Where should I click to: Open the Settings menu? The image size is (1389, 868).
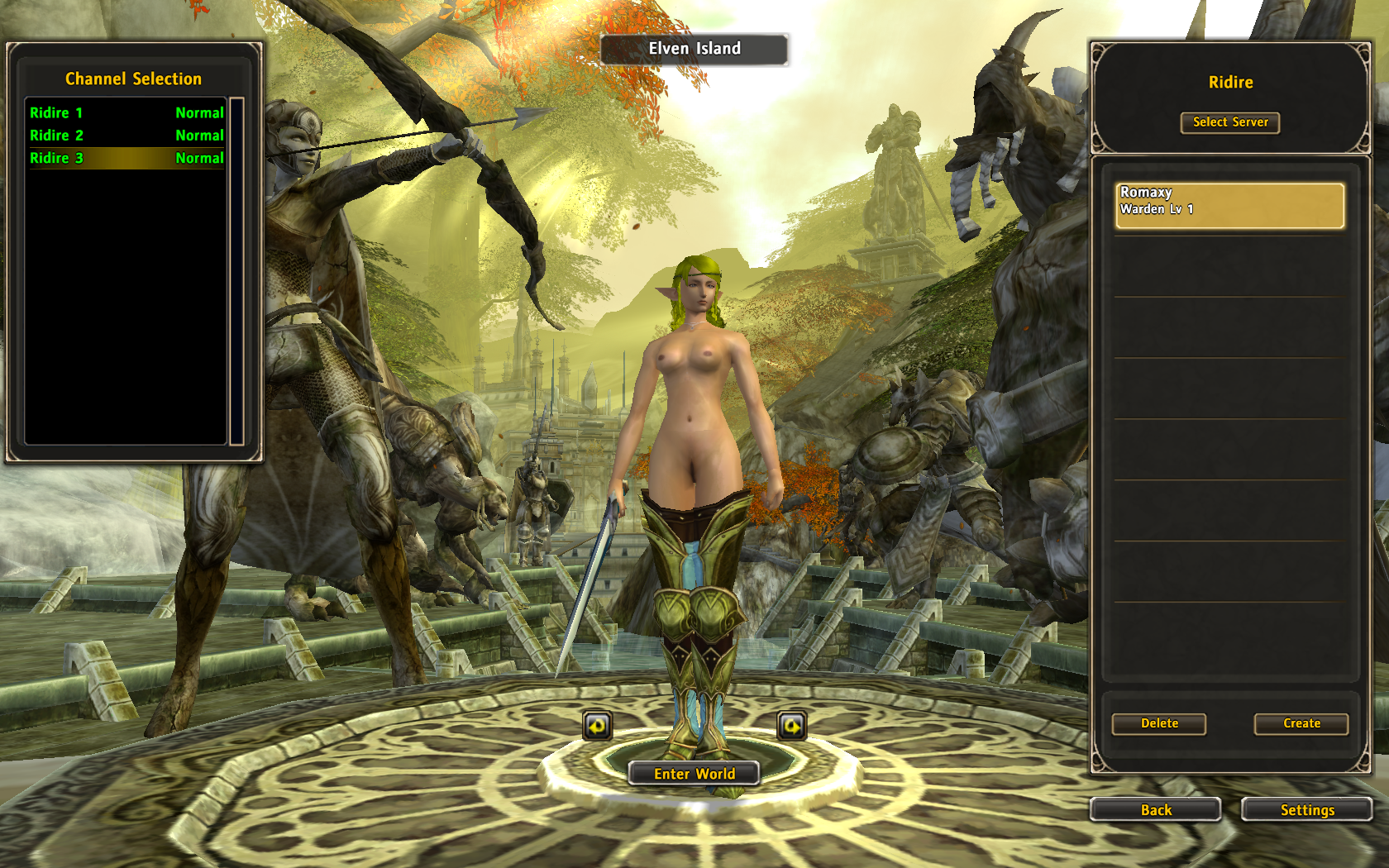(x=1306, y=810)
